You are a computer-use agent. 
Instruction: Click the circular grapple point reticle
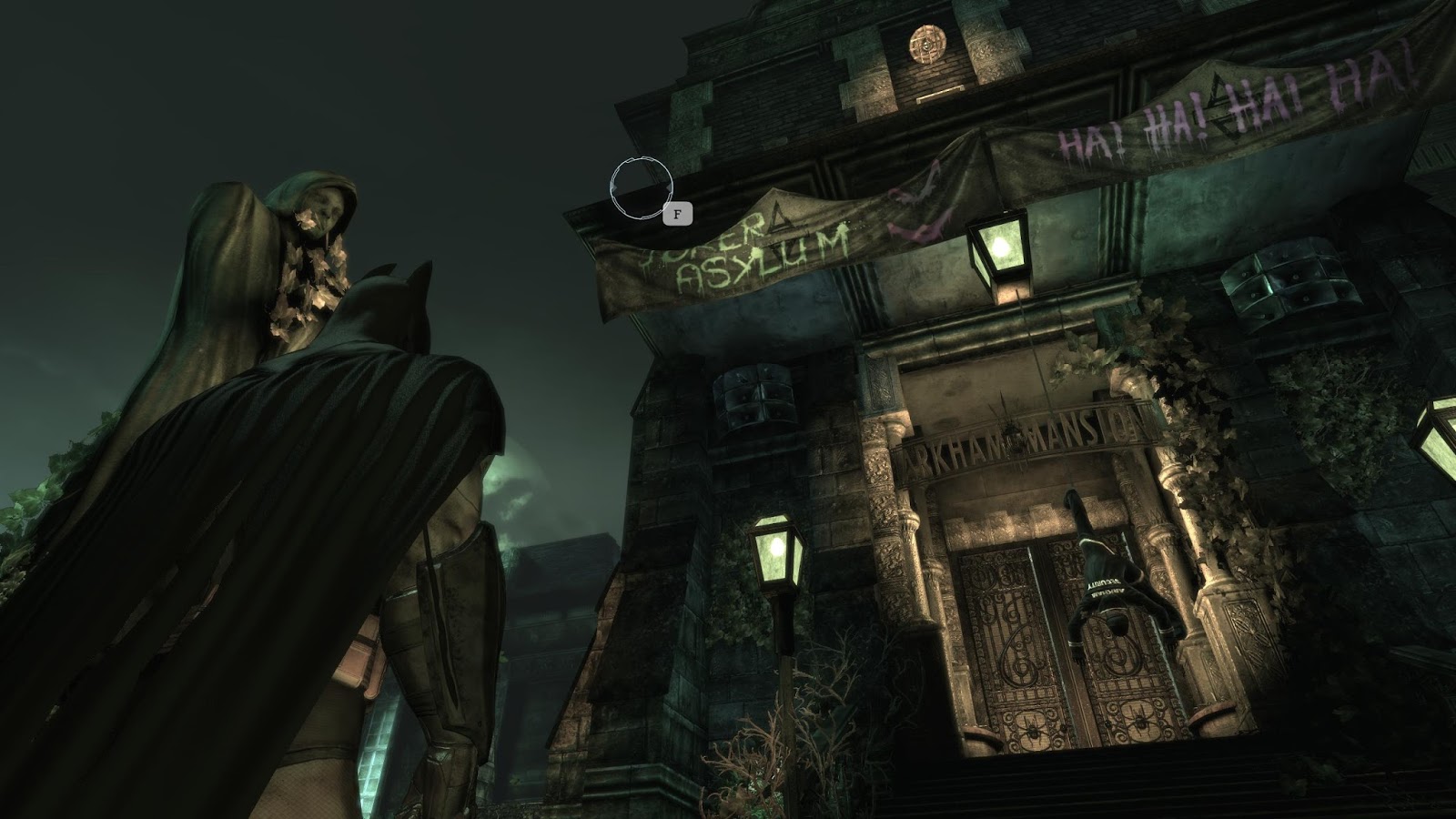coord(642,187)
